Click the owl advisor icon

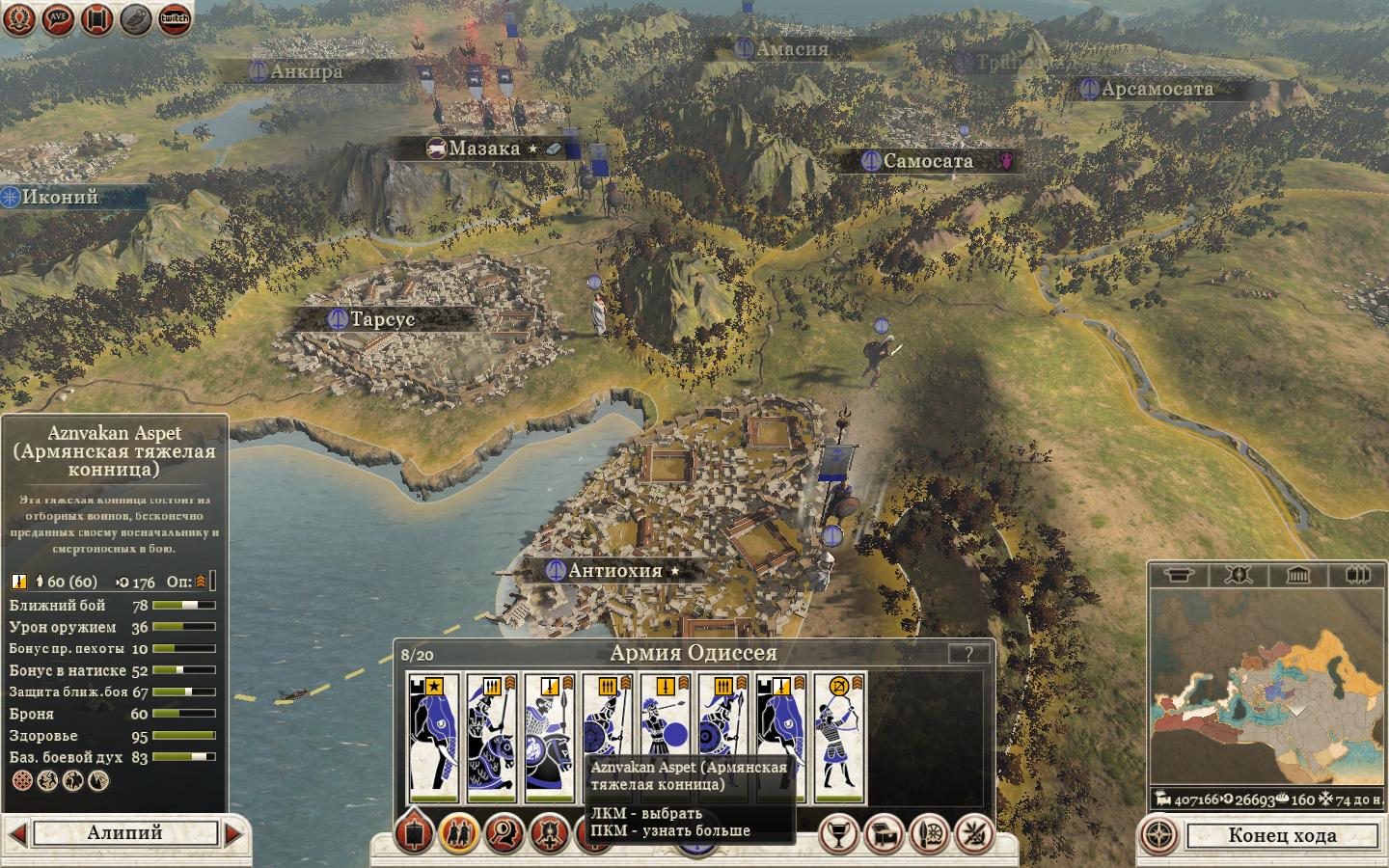coord(136,18)
